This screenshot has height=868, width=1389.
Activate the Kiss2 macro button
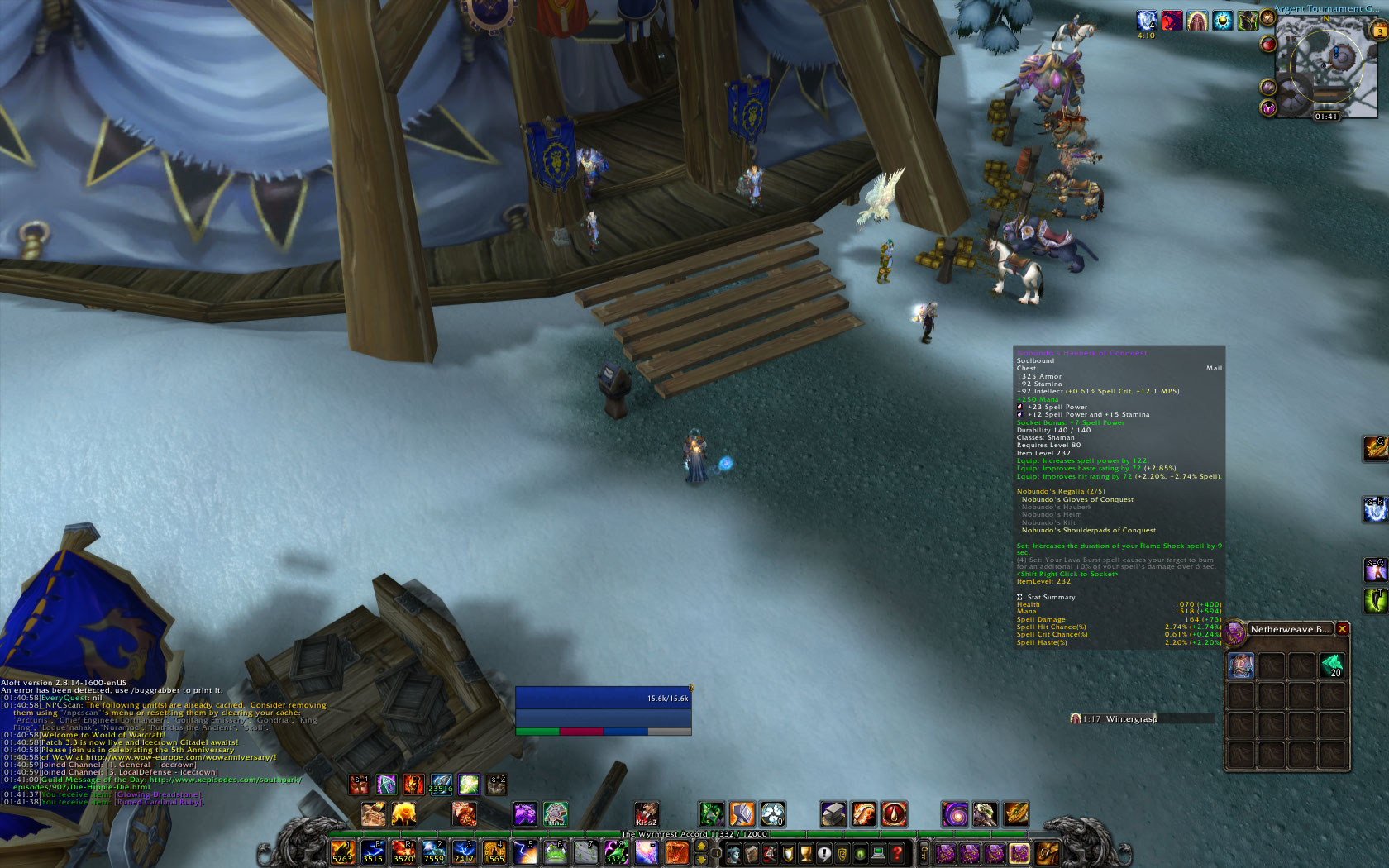(x=647, y=814)
